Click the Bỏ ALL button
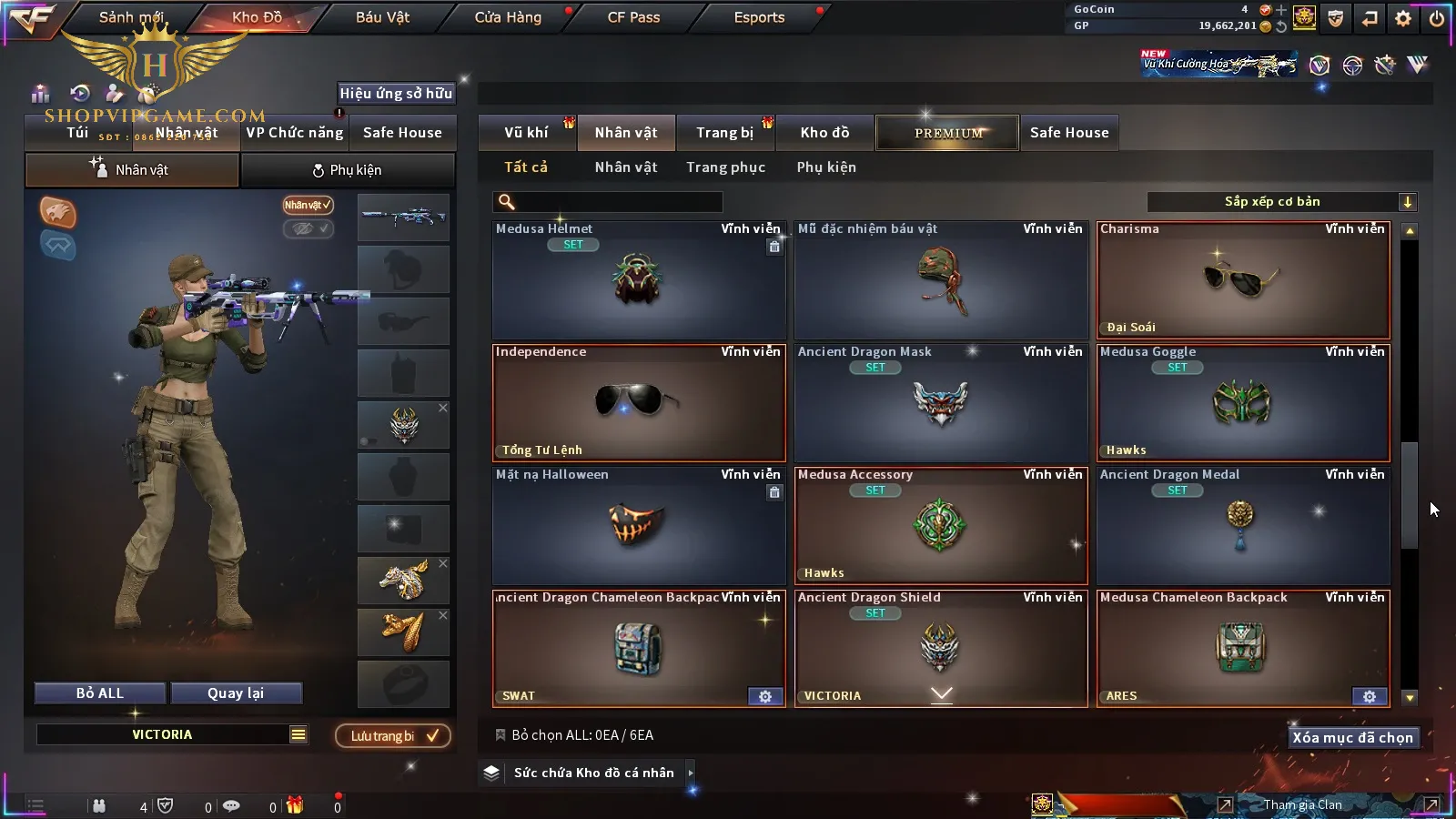 [100, 693]
